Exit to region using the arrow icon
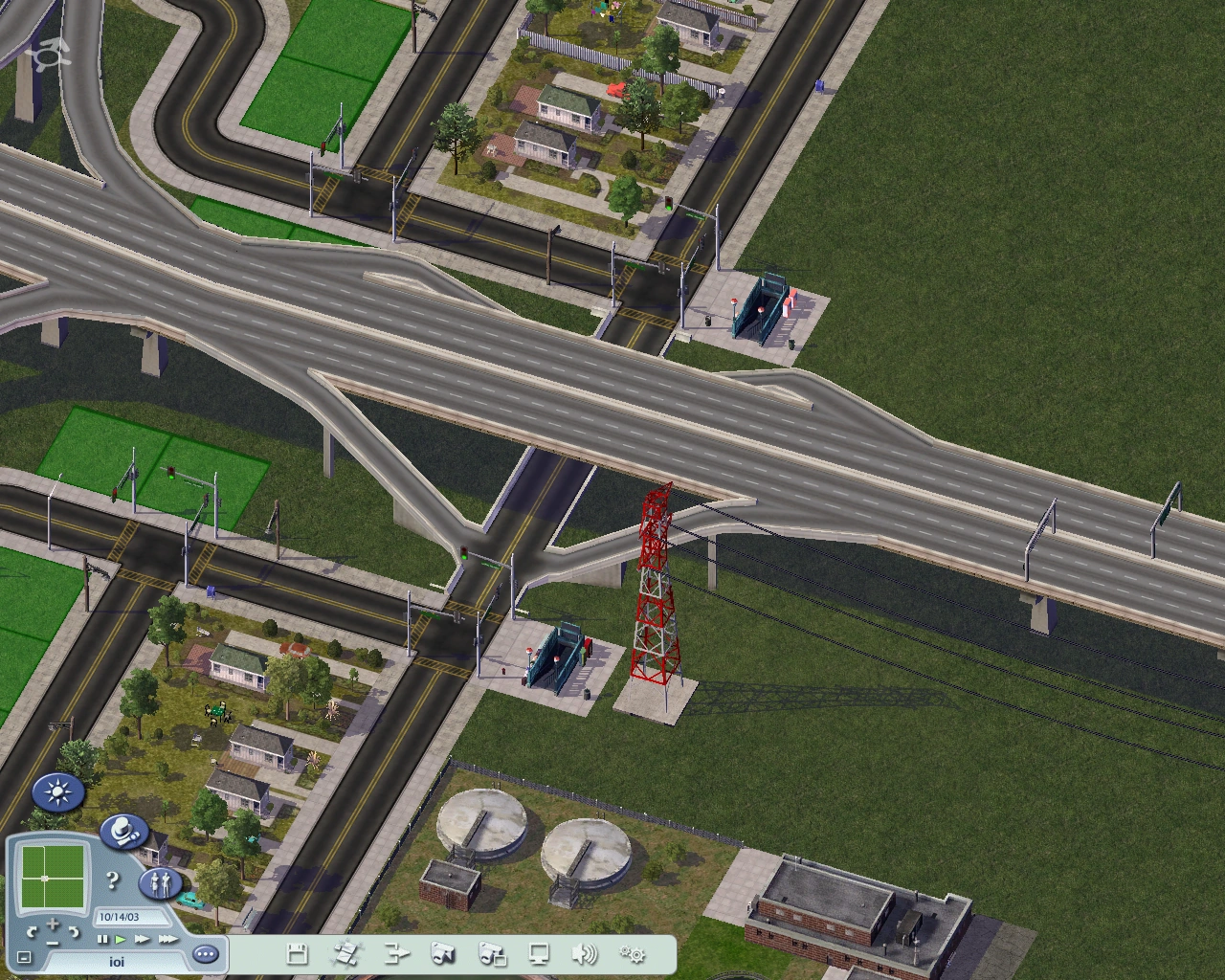The height and width of the screenshot is (980, 1225). [x=395, y=954]
